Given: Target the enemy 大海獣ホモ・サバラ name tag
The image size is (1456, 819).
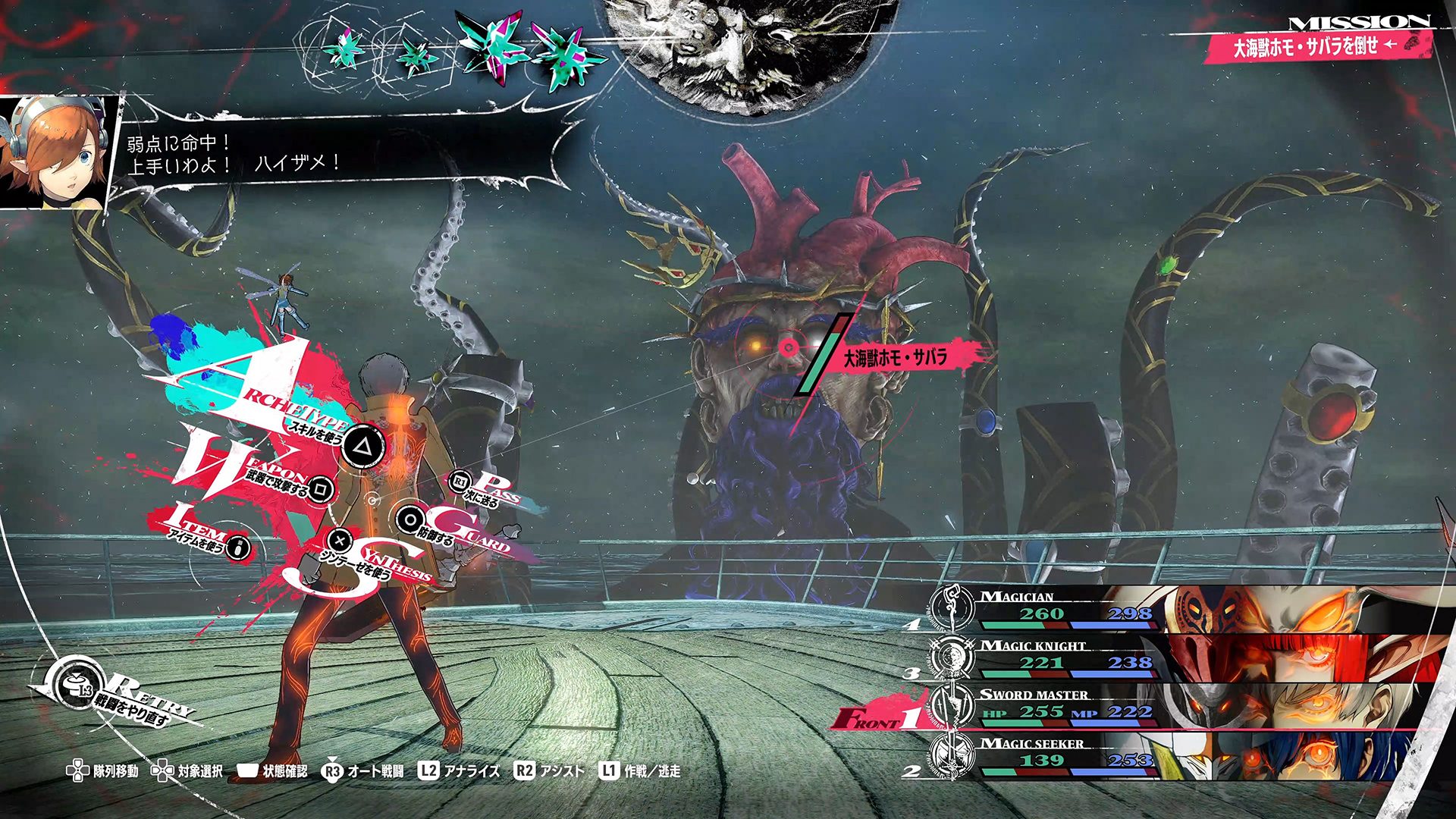Looking at the screenshot, I should point(896,357).
